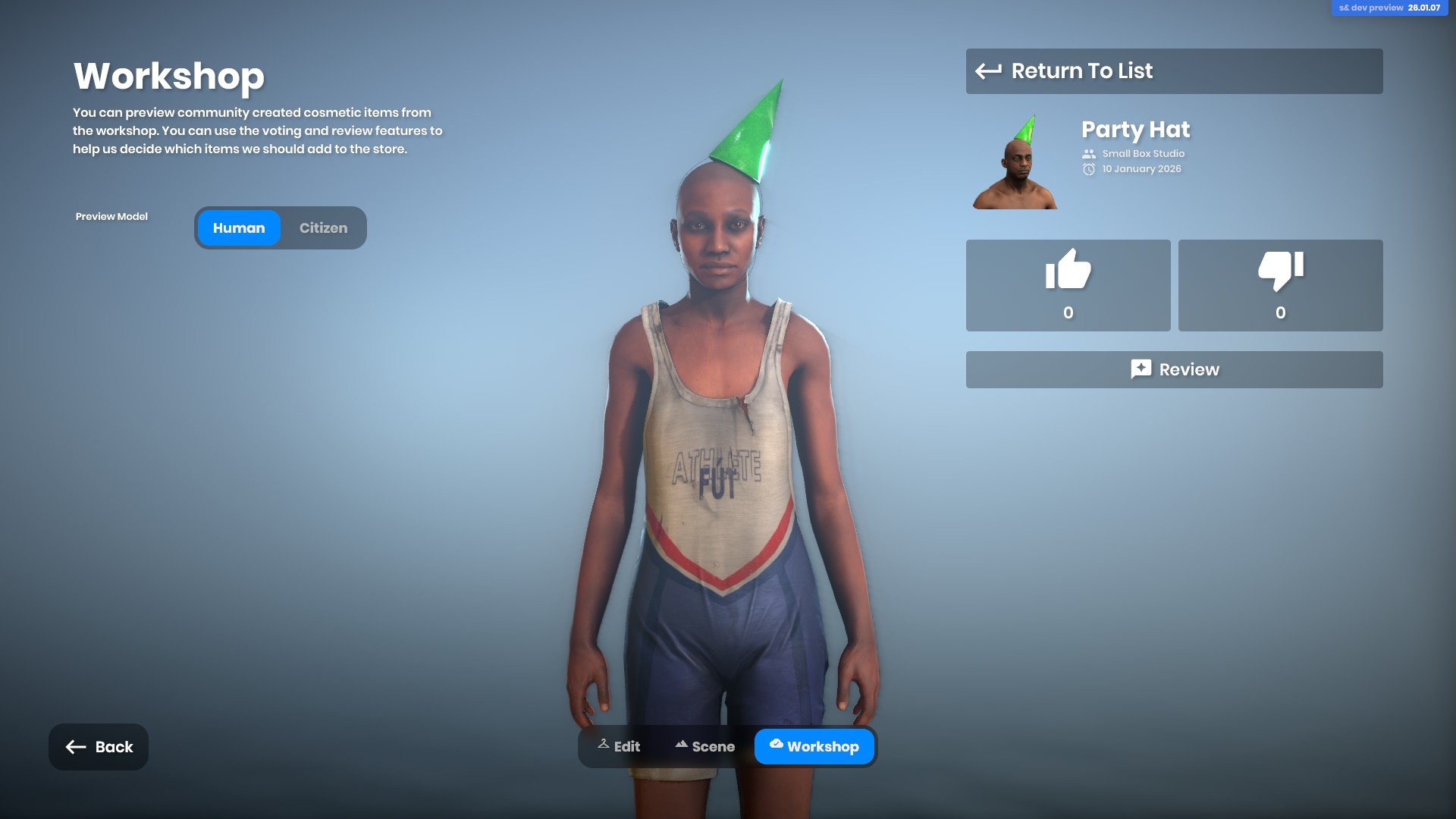Image resolution: width=1456 pixels, height=819 pixels.
Task: Switch preview model to Citizen
Action: click(x=323, y=228)
